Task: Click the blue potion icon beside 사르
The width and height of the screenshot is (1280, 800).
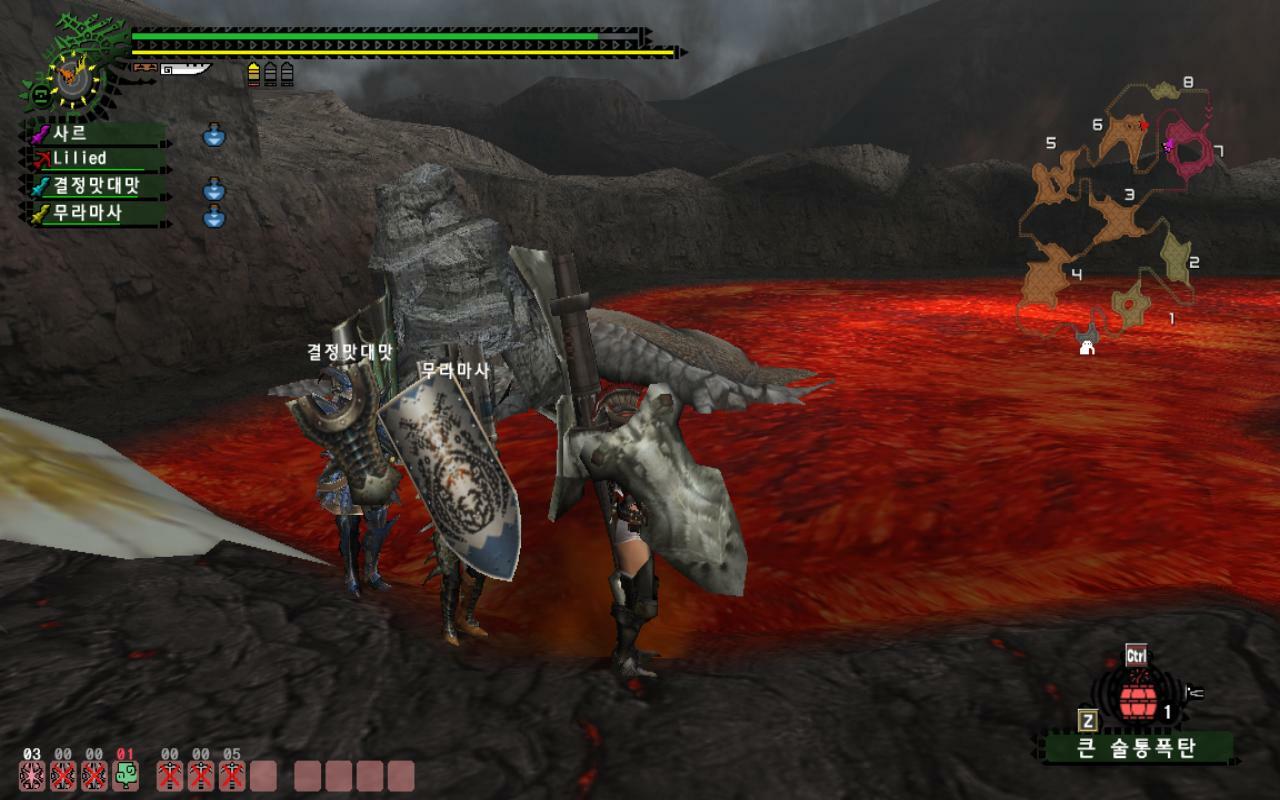Action: (214, 134)
